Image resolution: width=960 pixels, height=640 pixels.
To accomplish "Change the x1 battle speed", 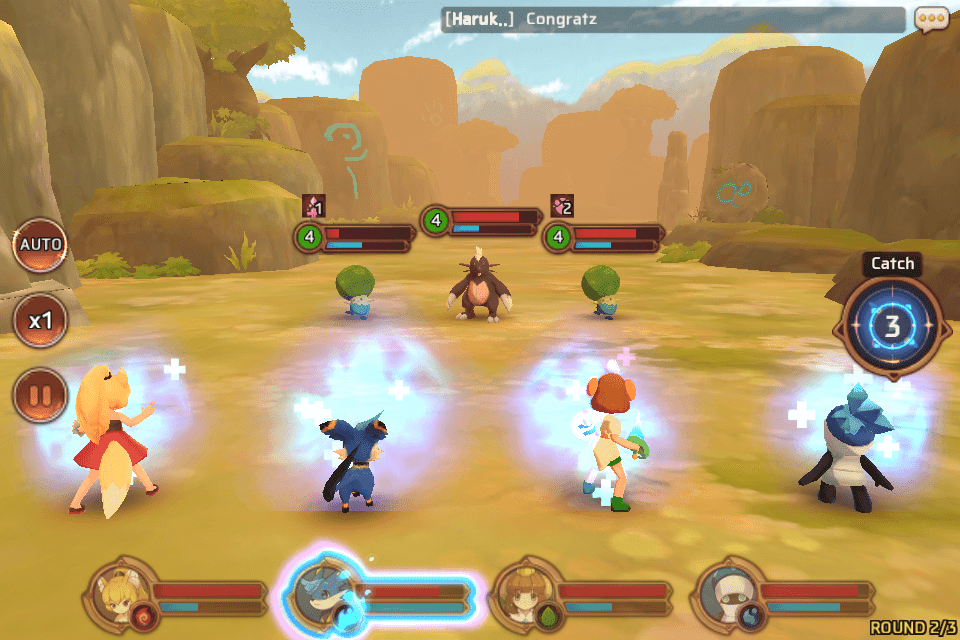I will click(x=40, y=321).
